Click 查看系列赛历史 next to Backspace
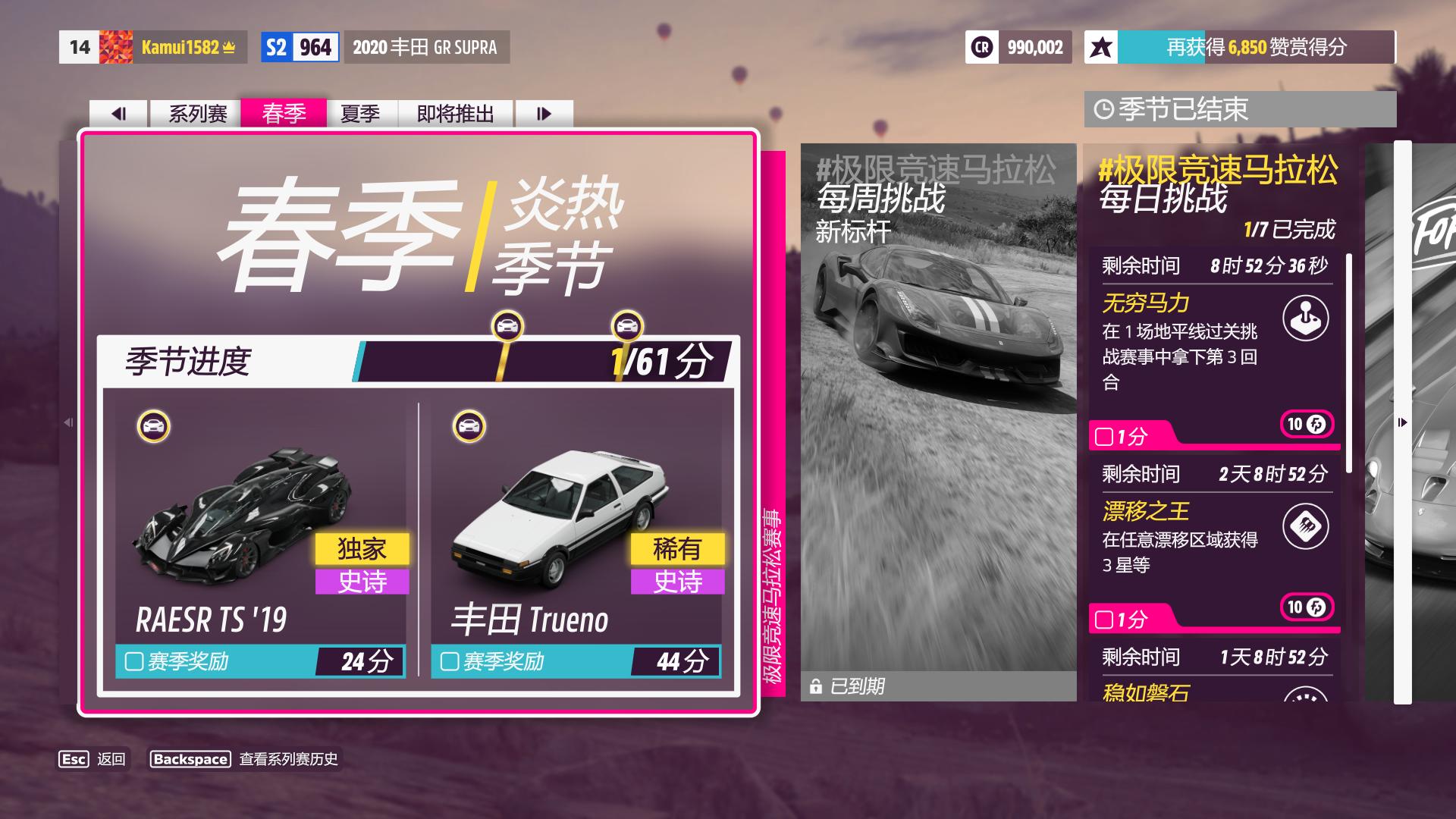Viewport: 1456px width, 819px height. coord(290,758)
